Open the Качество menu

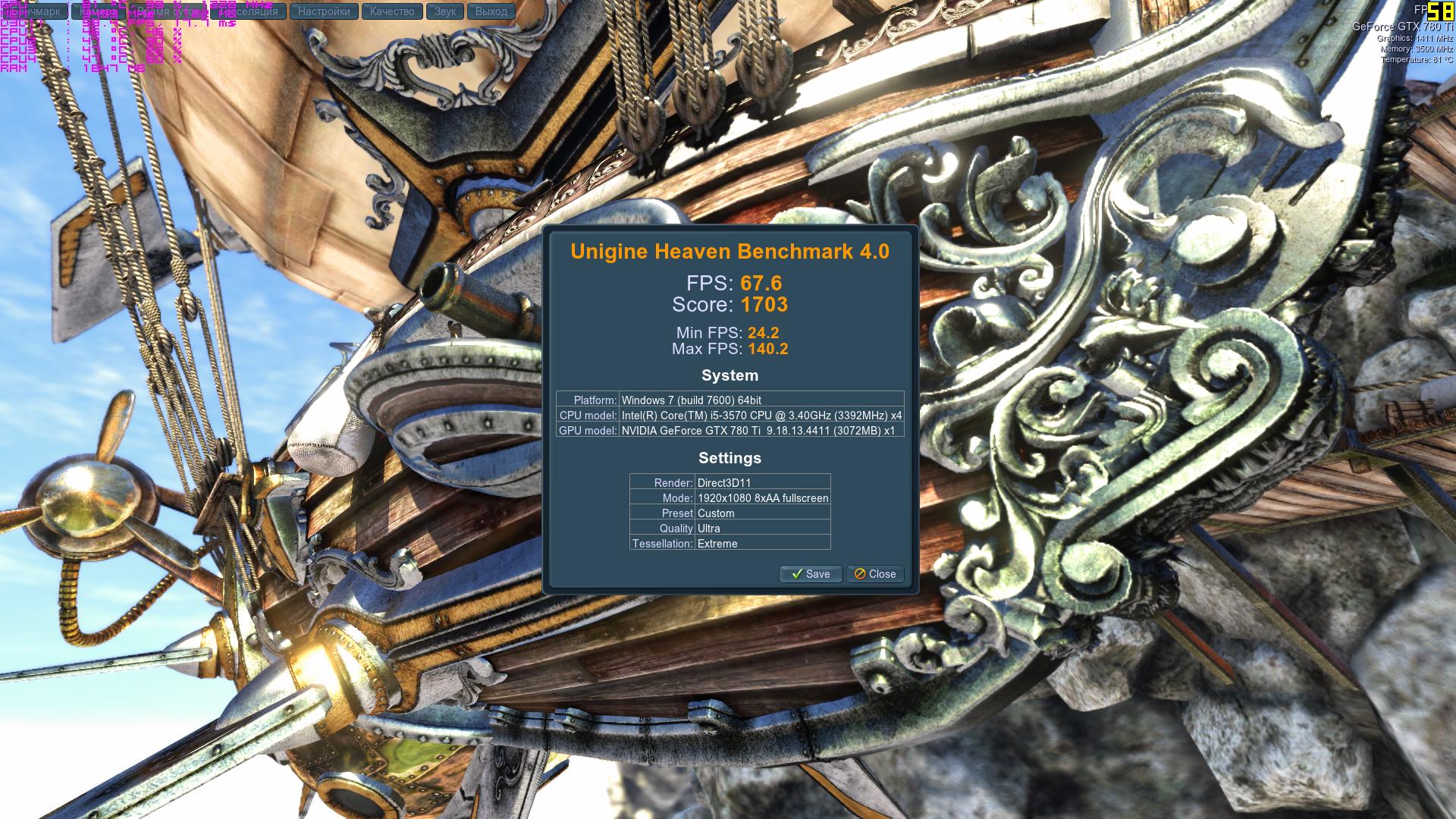tap(392, 11)
